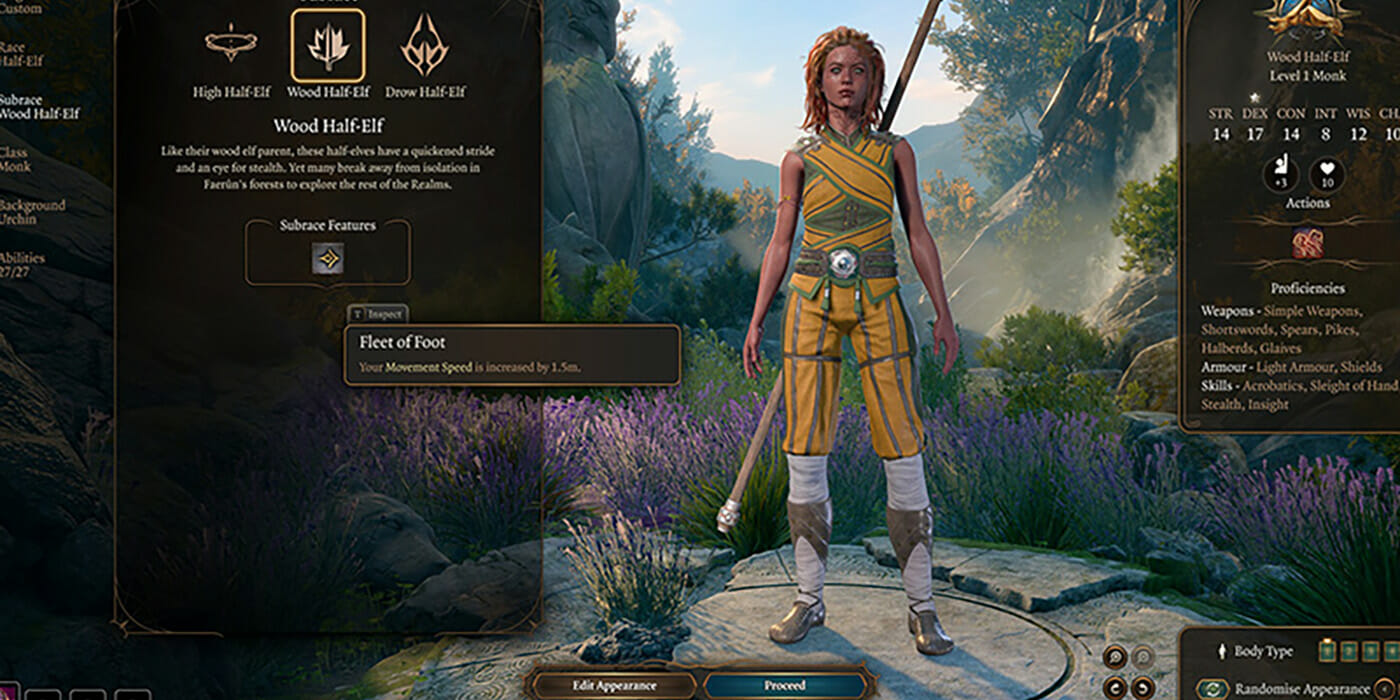
Task: Switch to the Background Urchin section
Action: coord(32,211)
